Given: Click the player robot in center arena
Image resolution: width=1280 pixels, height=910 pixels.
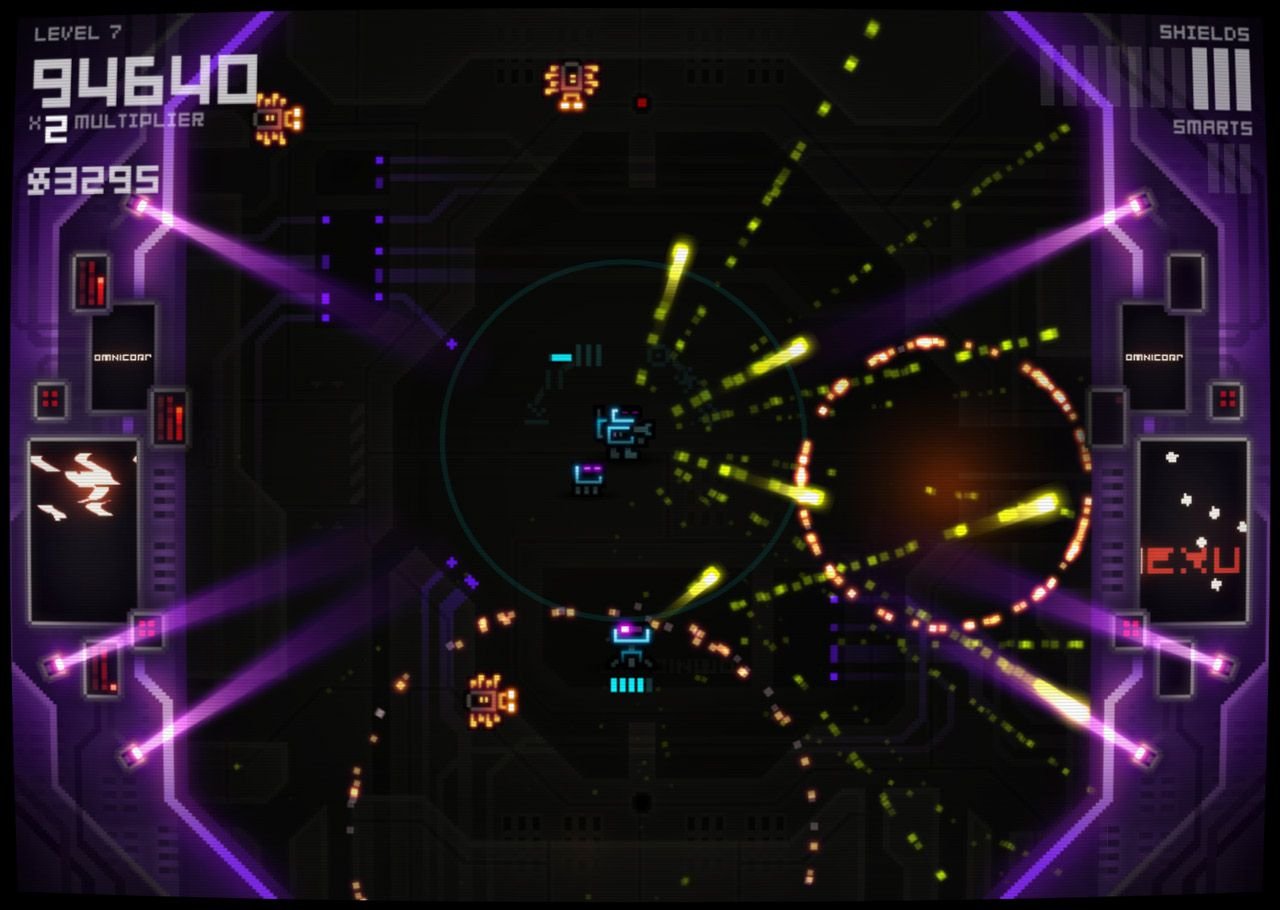Looking at the screenshot, I should click(621, 427).
